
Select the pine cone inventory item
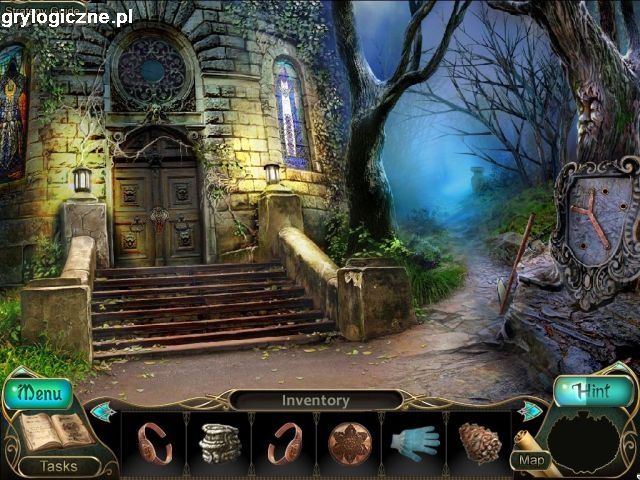click(x=479, y=442)
